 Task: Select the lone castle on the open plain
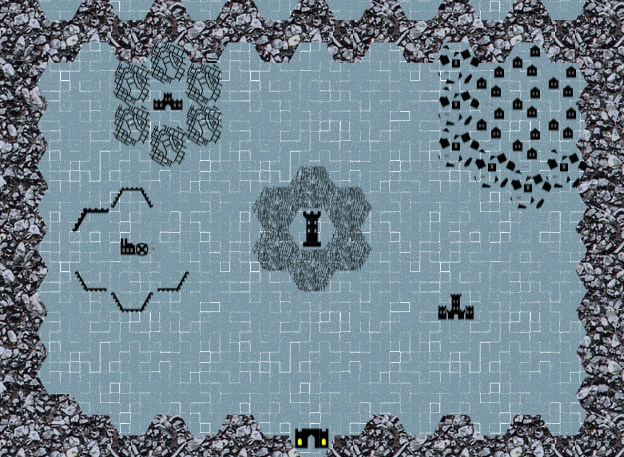[x=456, y=309]
